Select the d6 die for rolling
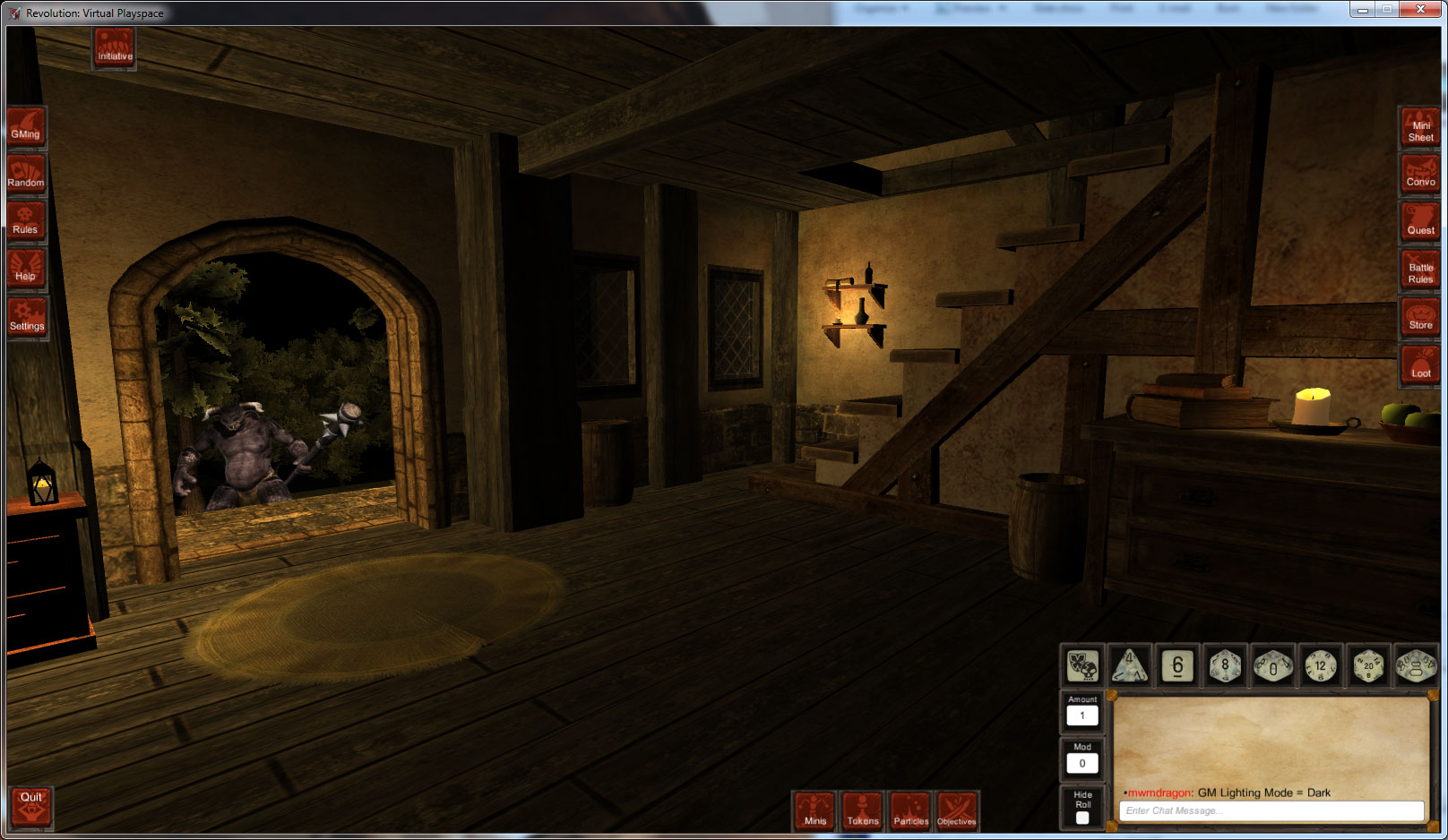This screenshot has width=1448, height=840. click(1177, 667)
